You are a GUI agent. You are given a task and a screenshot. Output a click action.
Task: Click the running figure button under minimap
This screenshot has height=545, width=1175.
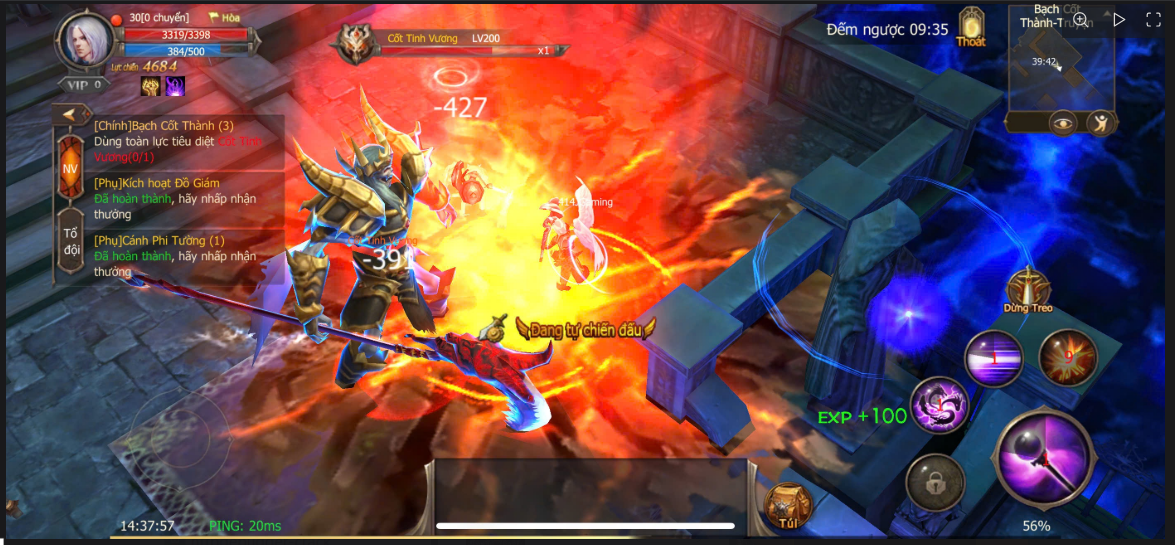pos(1100,123)
